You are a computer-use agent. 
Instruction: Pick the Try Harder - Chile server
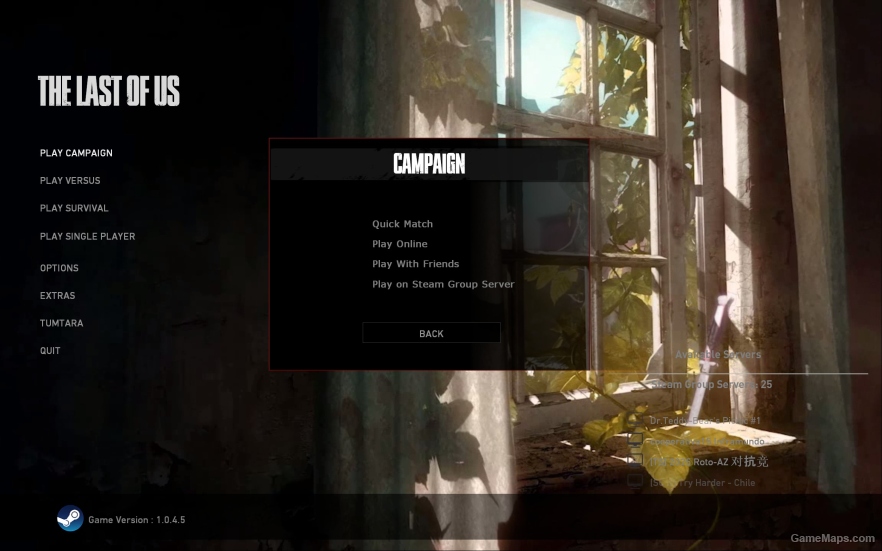pos(702,483)
